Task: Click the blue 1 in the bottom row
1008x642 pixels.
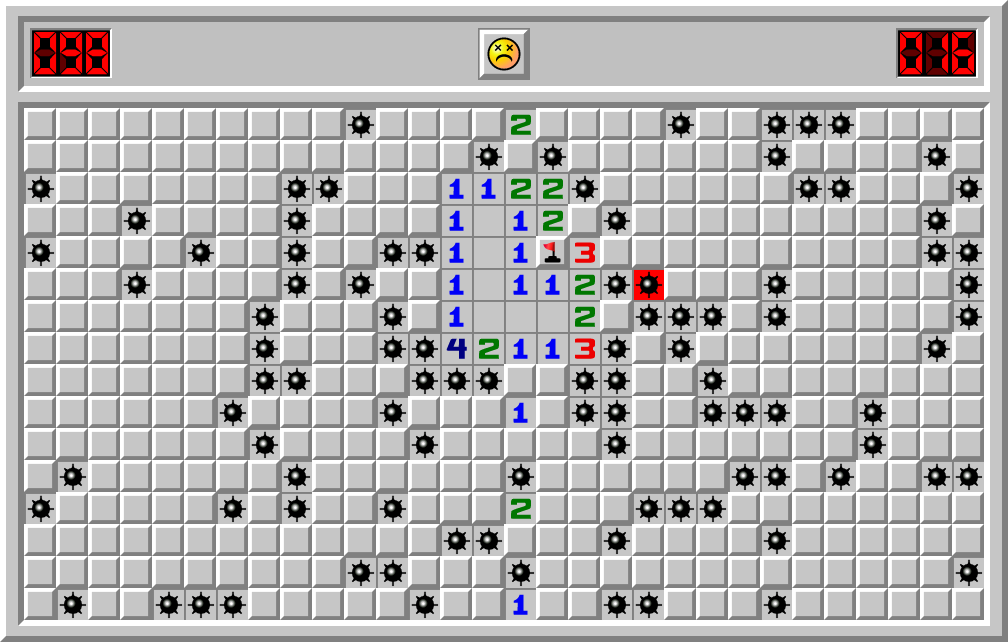Action: [520, 605]
